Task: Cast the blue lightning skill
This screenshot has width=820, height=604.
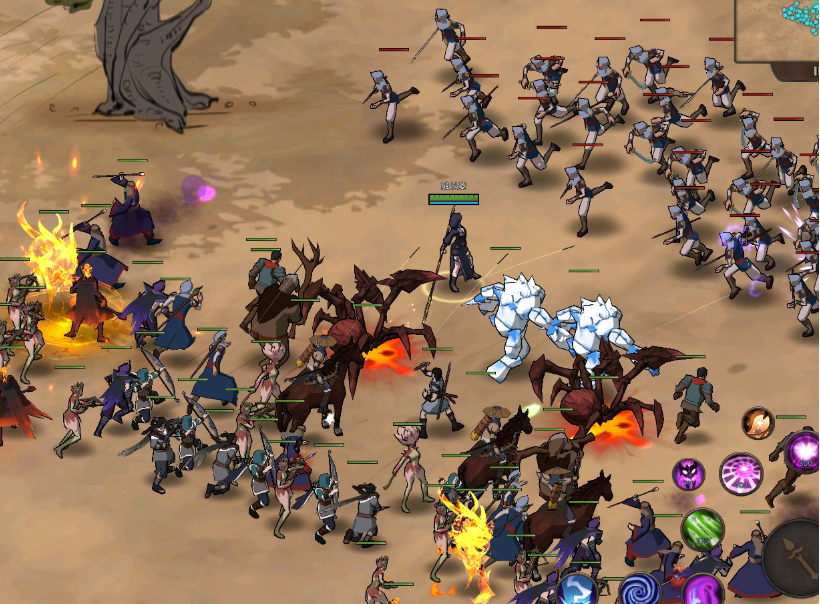Action: coord(577,590)
